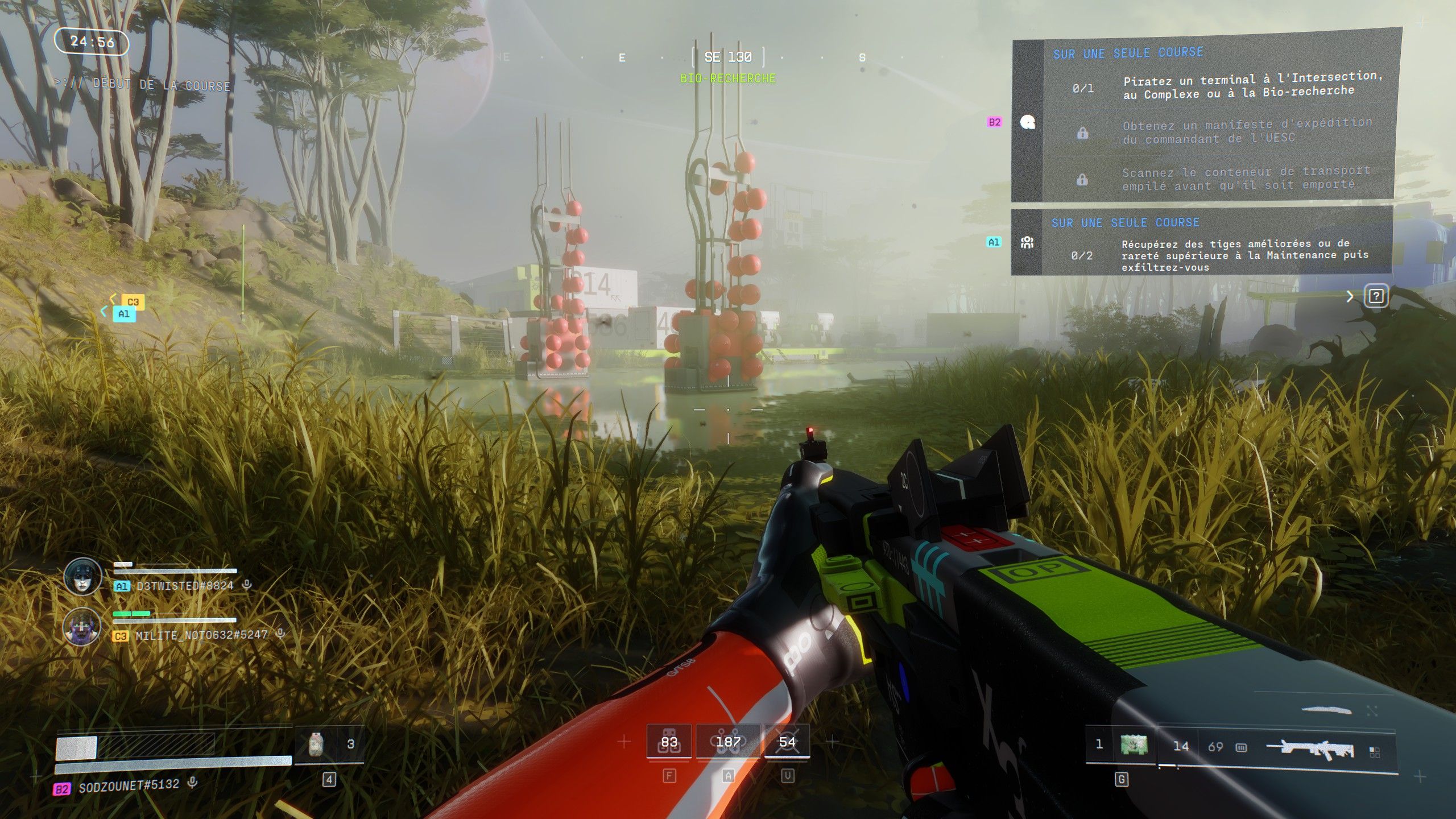
Task: Activate the ability showing 83 cooldown
Action: [669, 742]
